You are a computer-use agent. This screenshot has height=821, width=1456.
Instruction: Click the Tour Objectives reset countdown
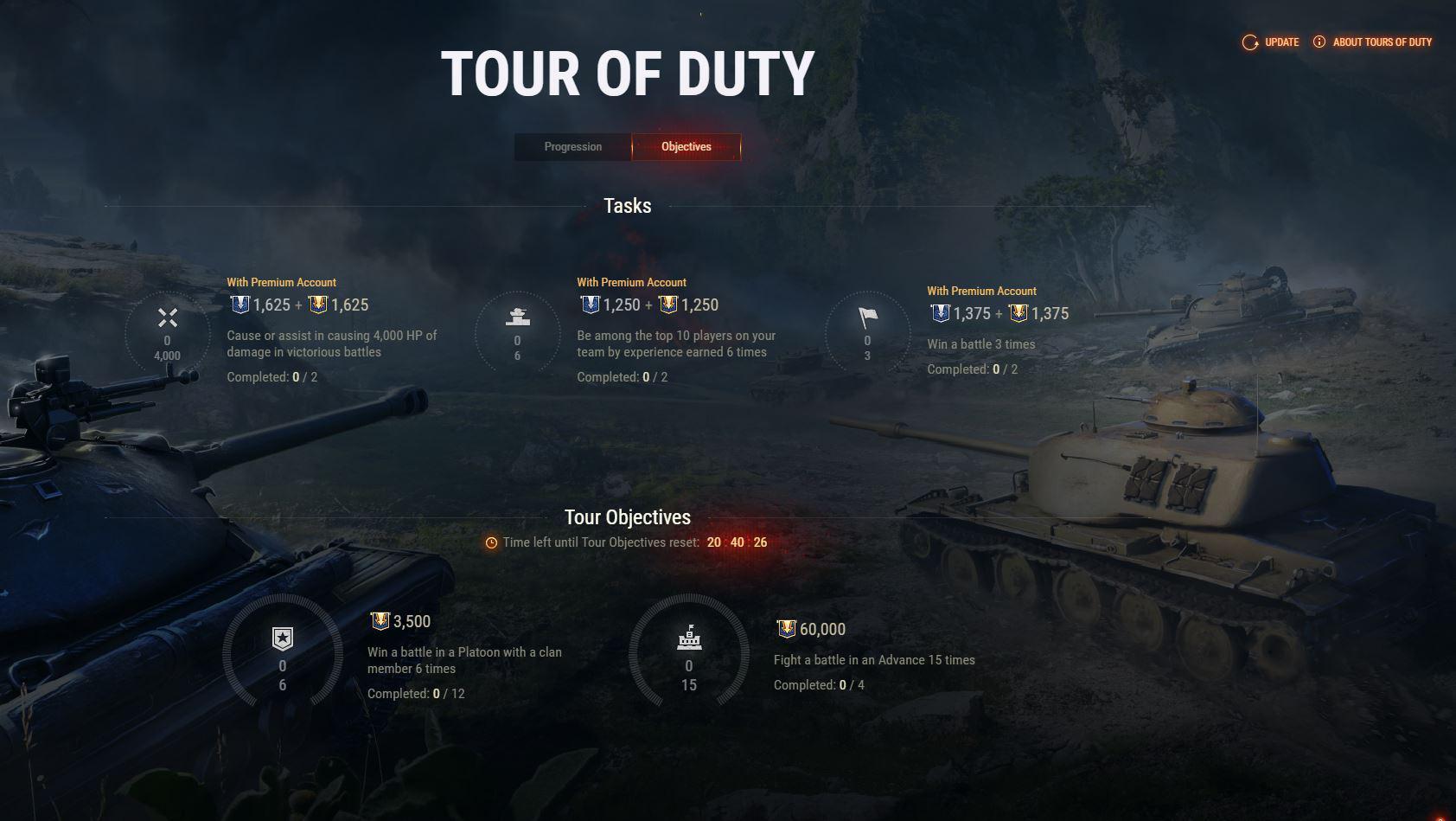[x=736, y=543]
